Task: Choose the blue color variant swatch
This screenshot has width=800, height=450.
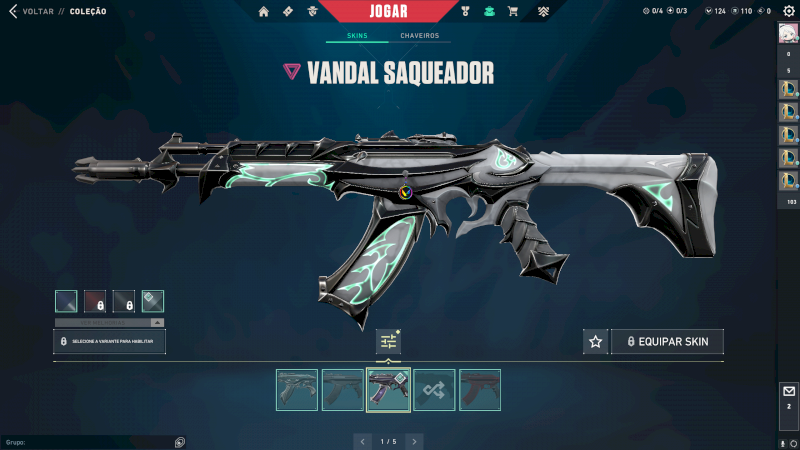Action: (x=66, y=301)
